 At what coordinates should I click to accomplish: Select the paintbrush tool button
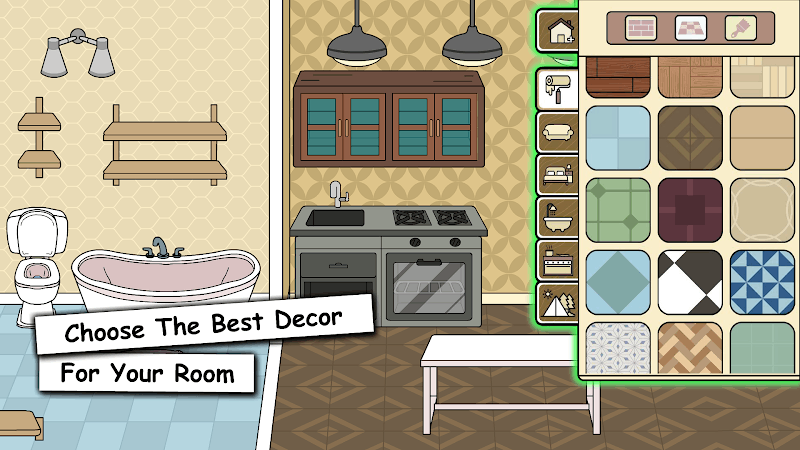(x=741, y=27)
